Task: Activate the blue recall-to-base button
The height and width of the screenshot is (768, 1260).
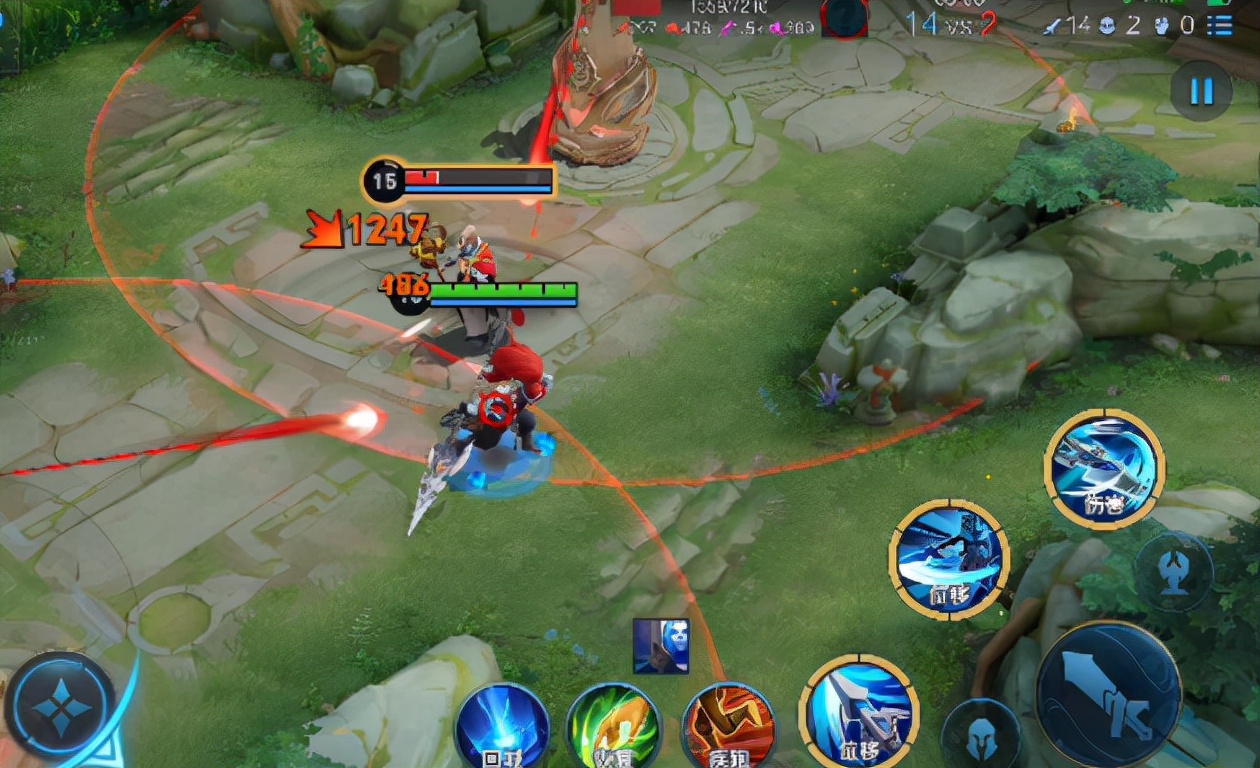Action: pyautogui.click(x=502, y=727)
